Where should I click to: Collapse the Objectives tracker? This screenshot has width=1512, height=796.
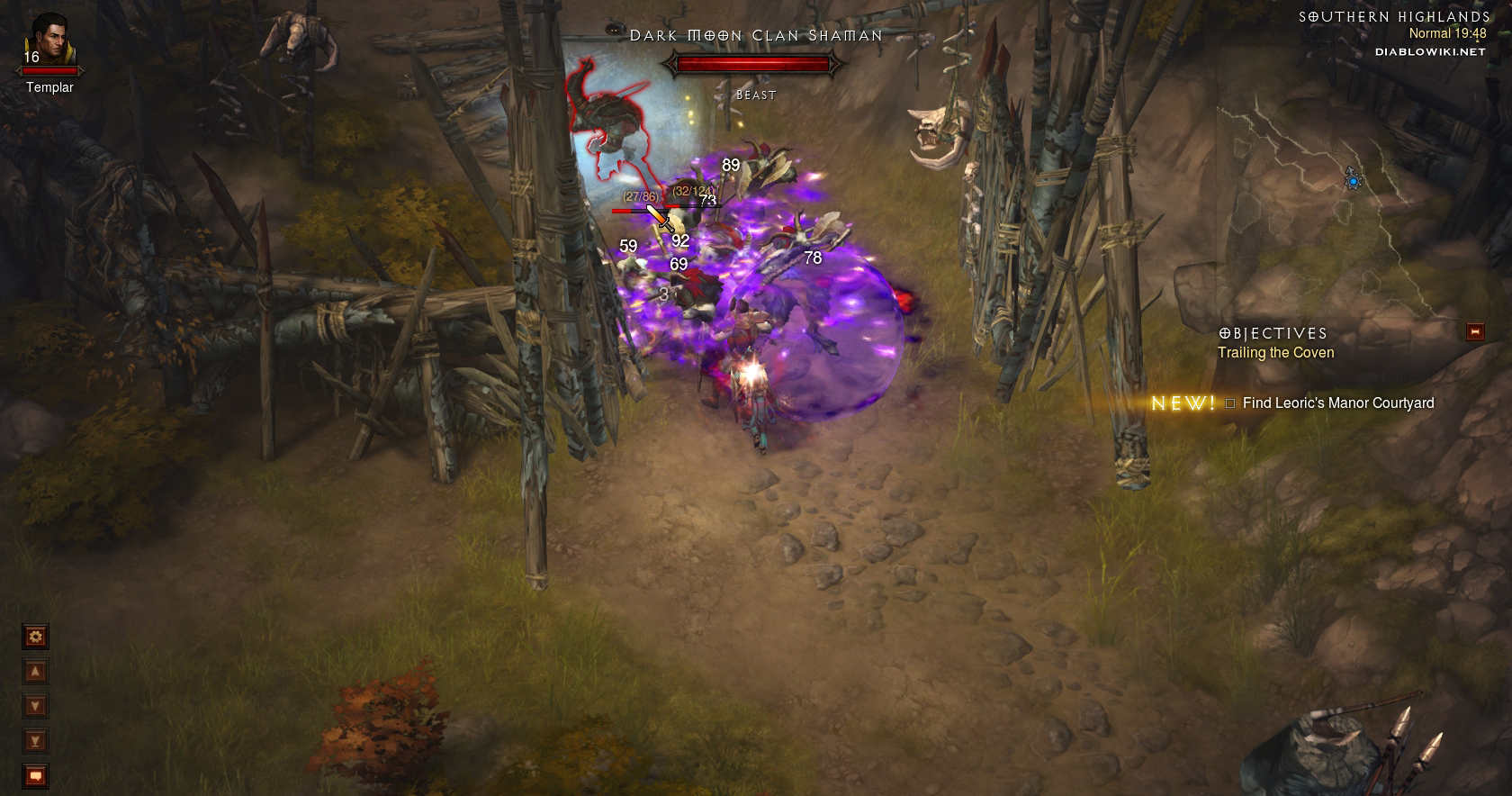[1474, 331]
